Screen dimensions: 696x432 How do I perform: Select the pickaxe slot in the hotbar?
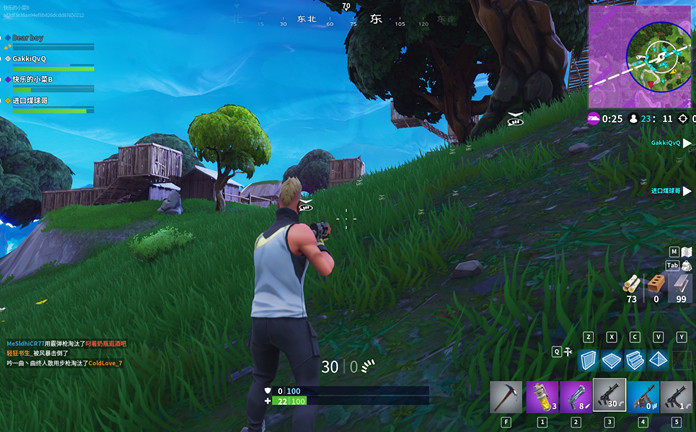pyautogui.click(x=507, y=398)
